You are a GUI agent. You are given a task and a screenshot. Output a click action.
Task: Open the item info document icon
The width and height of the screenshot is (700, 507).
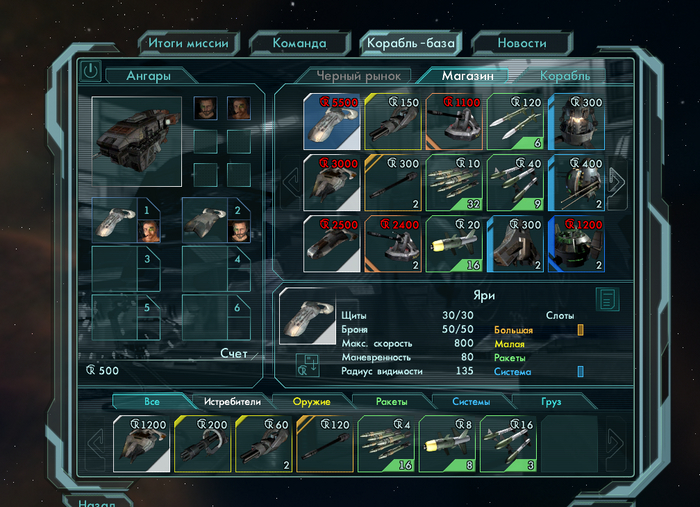pyautogui.click(x=606, y=298)
